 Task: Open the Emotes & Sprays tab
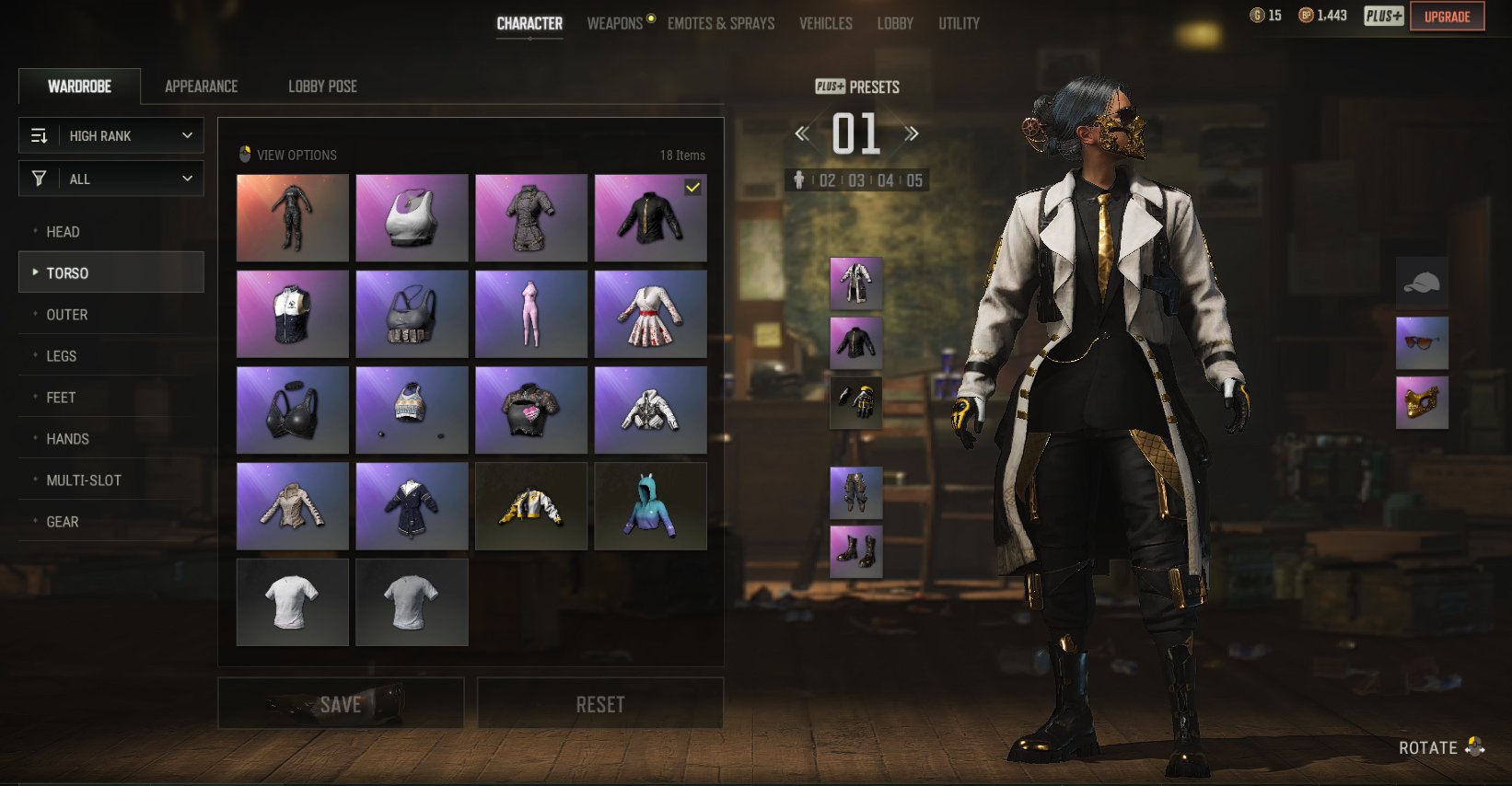pos(721,23)
